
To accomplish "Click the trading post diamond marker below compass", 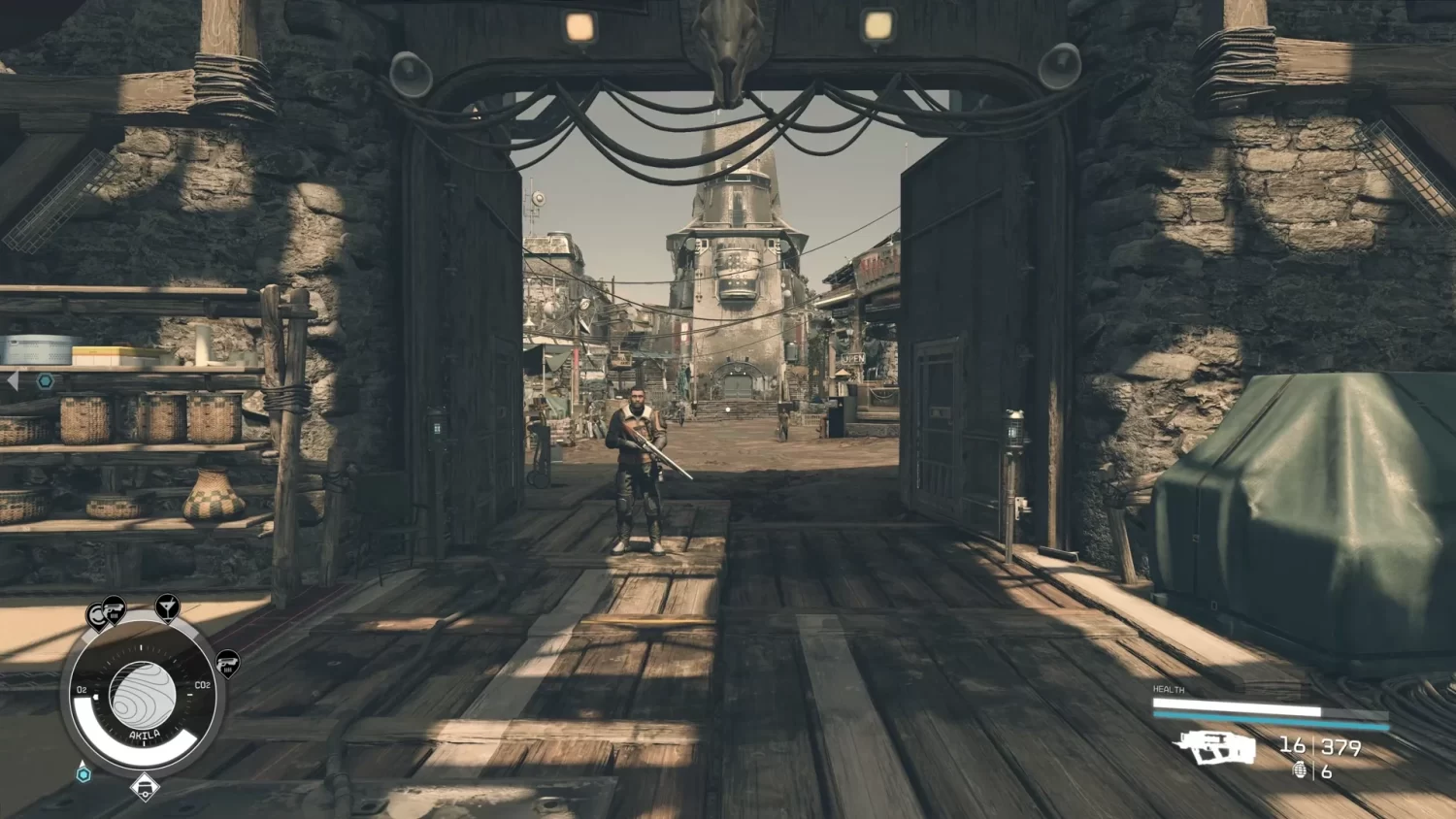I will 146,788.
